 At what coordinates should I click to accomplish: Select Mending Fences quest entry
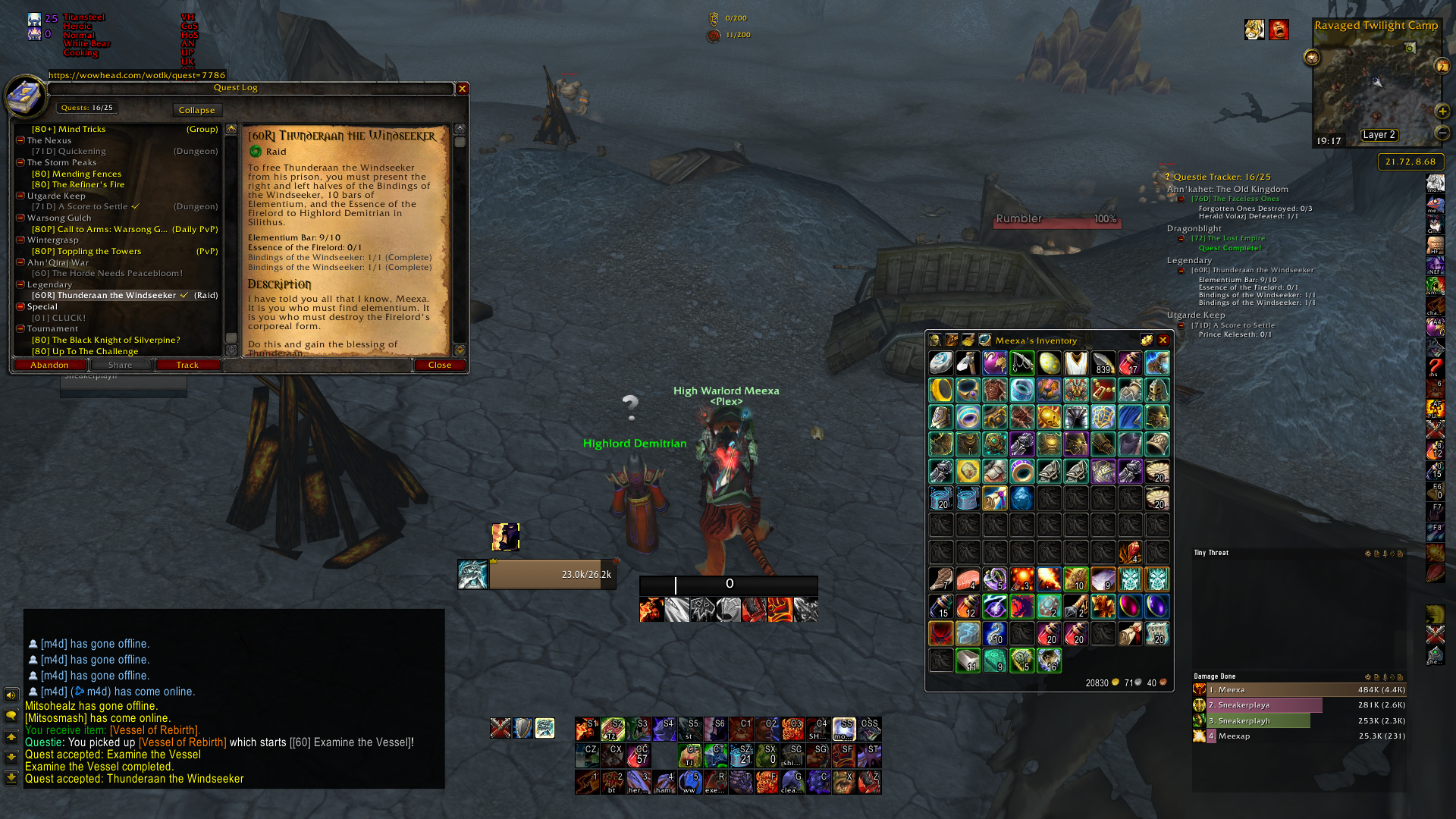[x=77, y=174]
